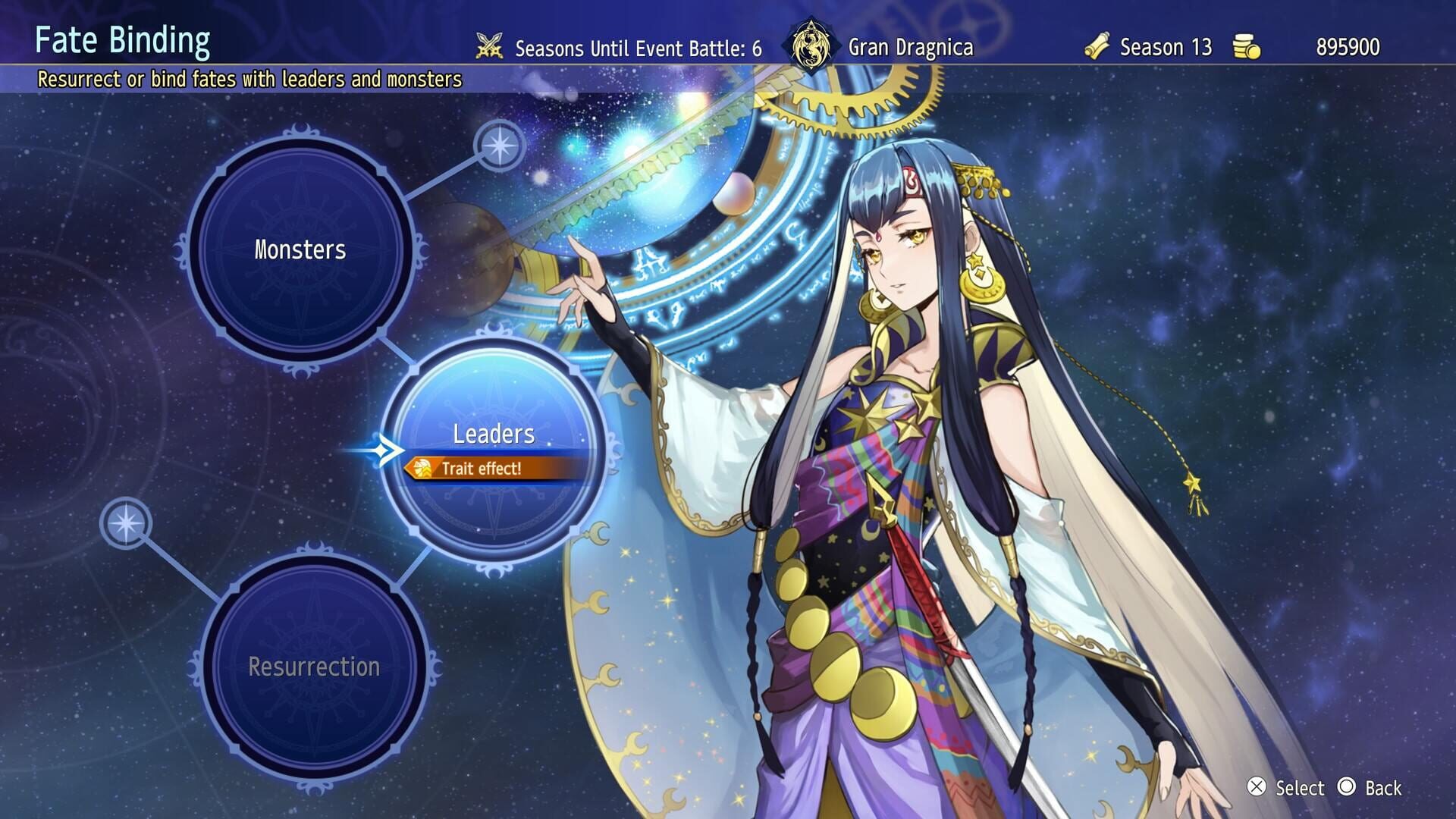
Task: Click the crossed swords event battle icon
Action: 490,47
